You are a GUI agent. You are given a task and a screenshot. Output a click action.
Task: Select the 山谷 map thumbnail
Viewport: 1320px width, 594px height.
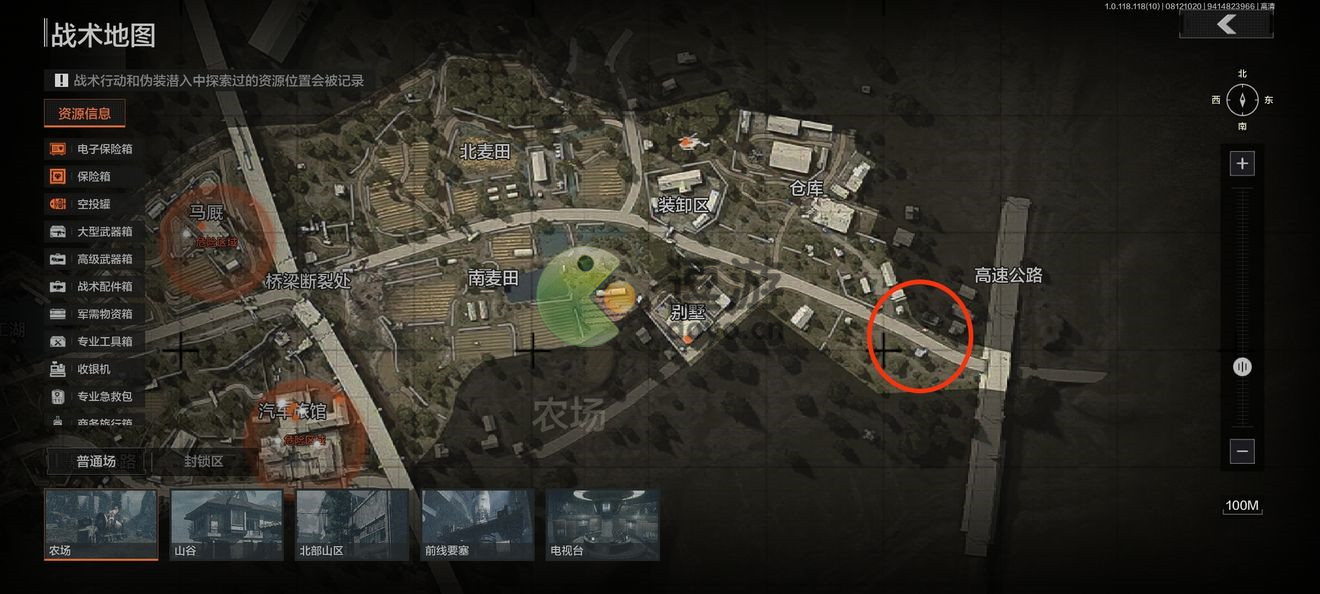[227, 524]
